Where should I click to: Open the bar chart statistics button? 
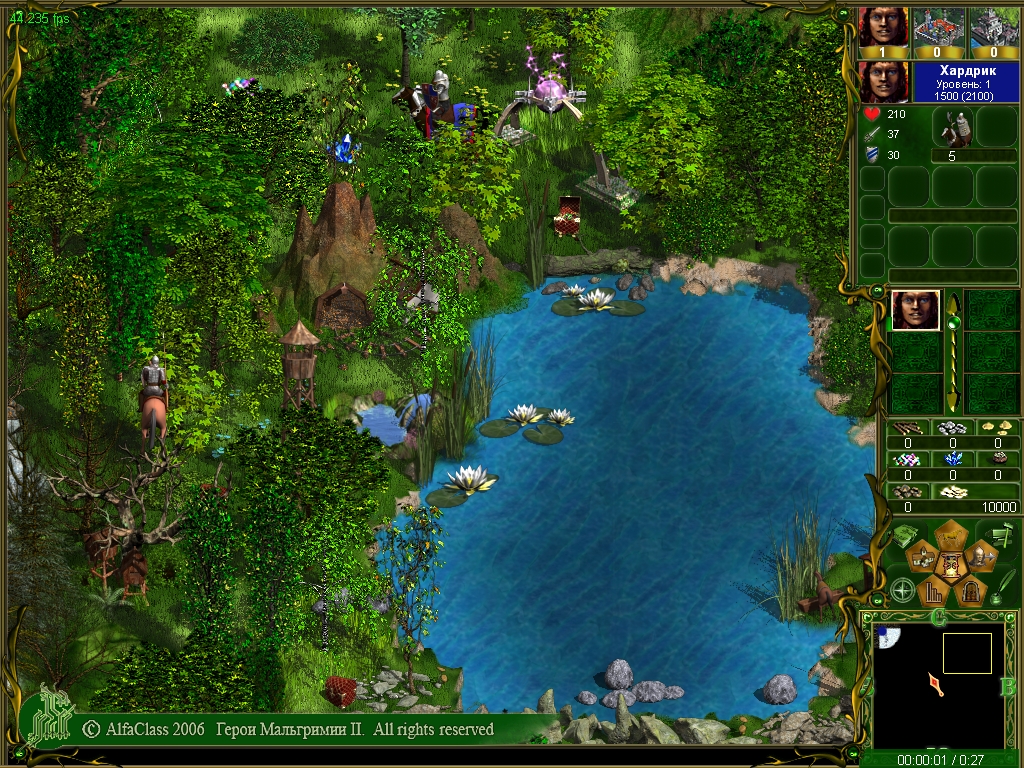(932, 594)
